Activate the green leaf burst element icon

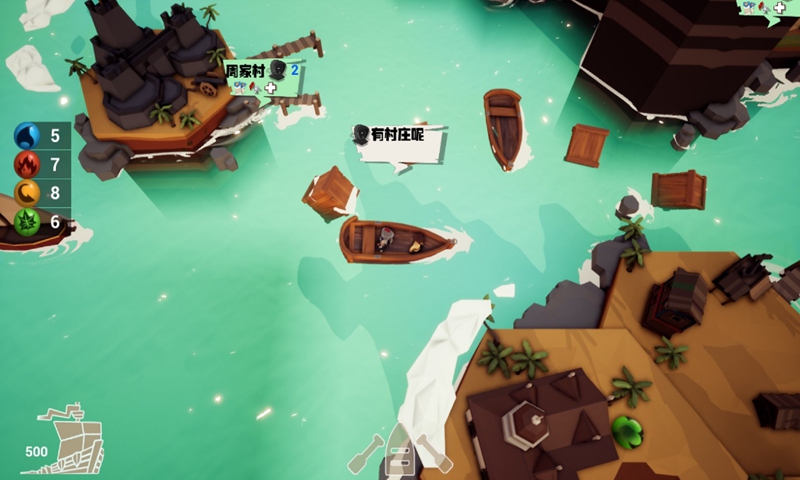point(27,222)
